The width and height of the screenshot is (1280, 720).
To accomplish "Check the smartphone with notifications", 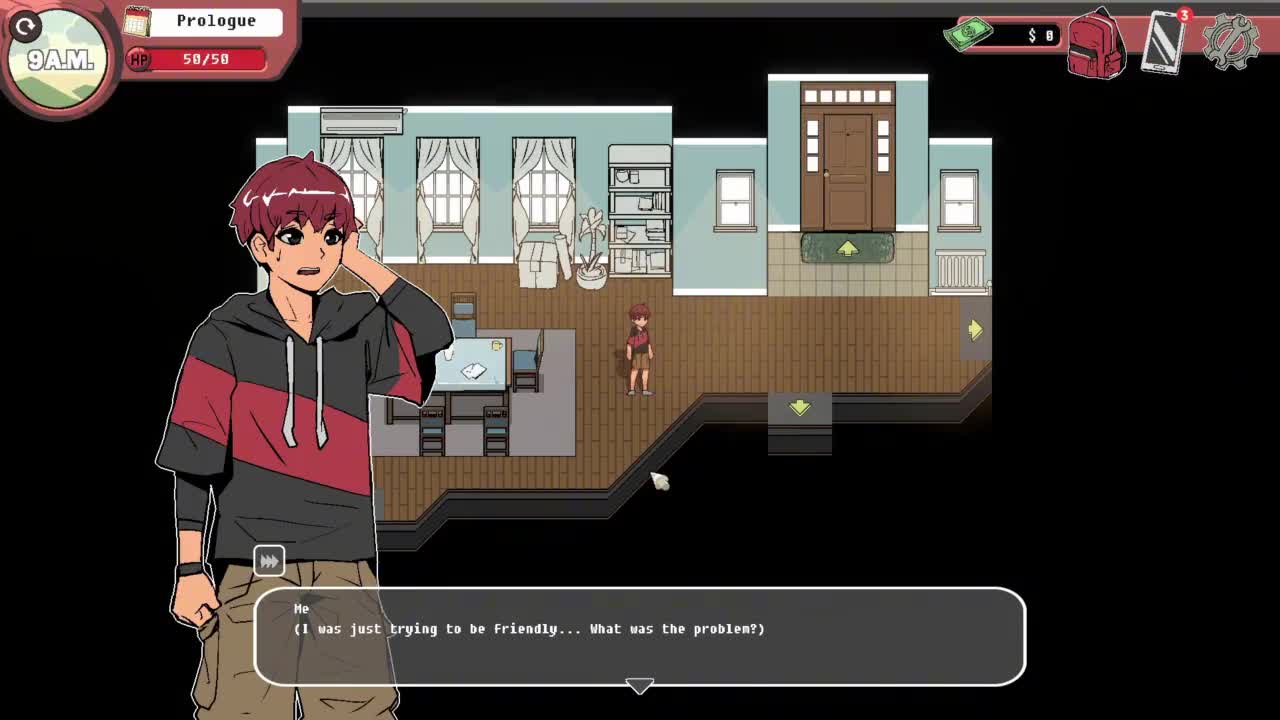I will pyautogui.click(x=1164, y=43).
